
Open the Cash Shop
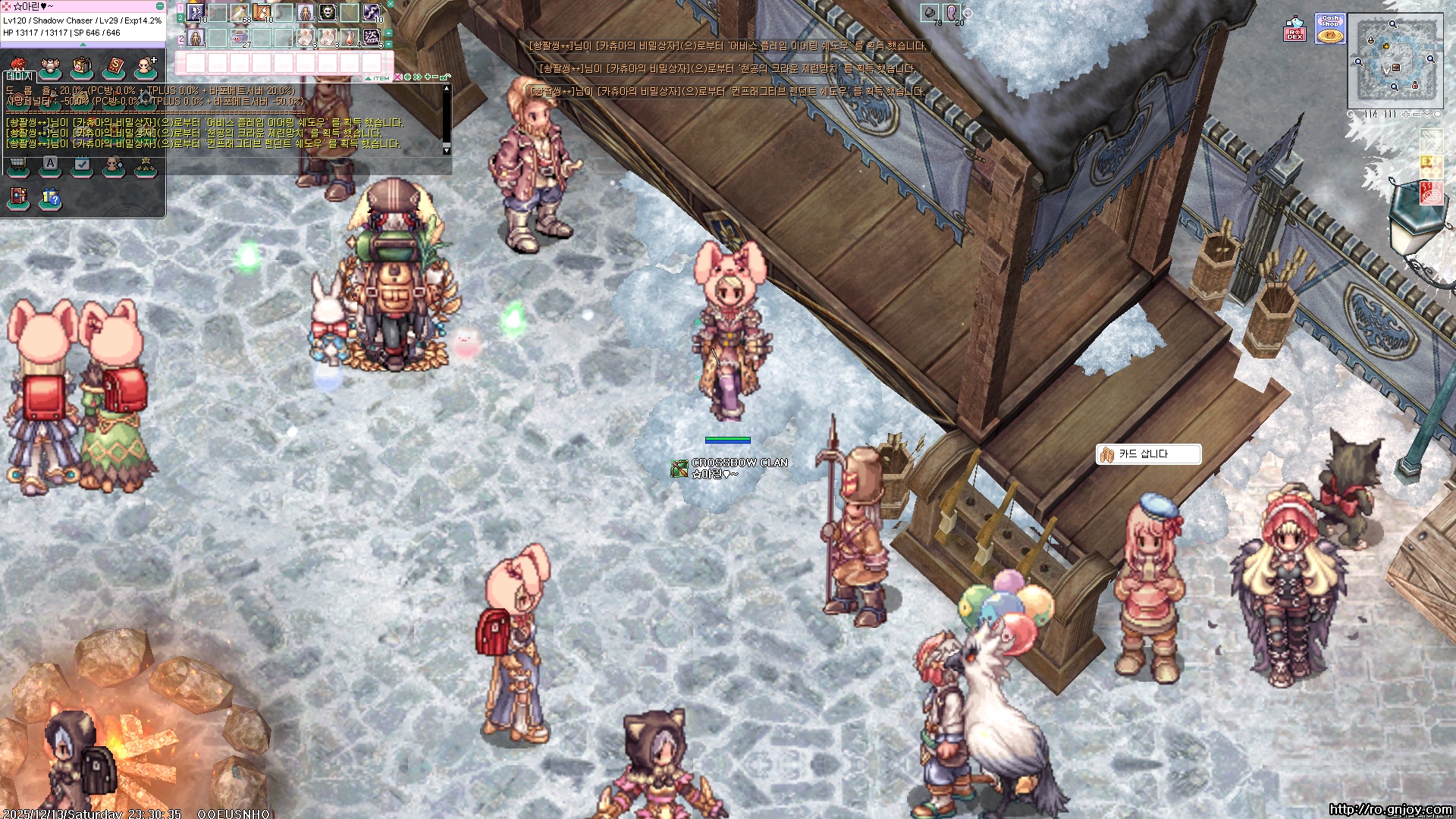[1330, 29]
